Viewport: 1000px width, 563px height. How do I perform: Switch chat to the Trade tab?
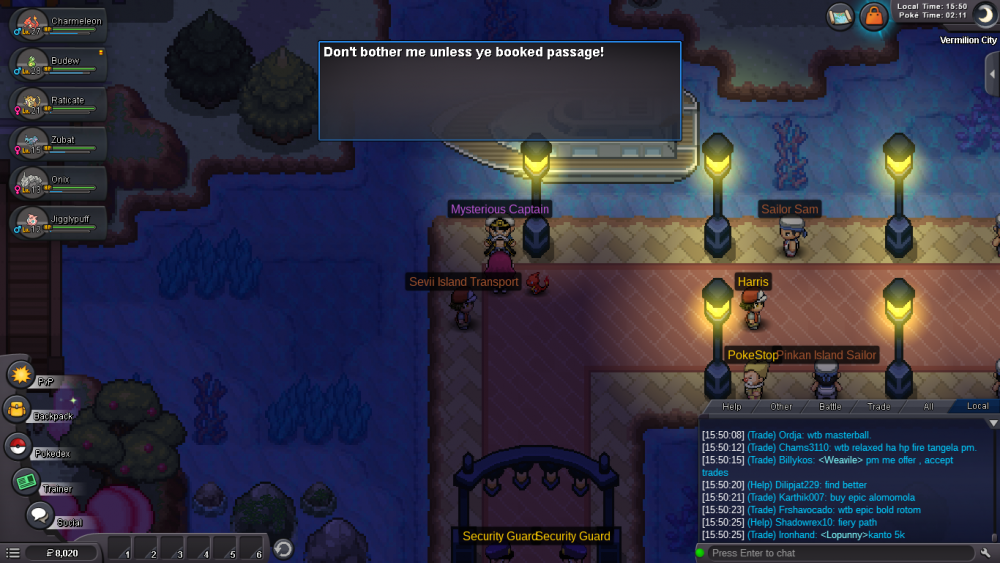[879, 406]
